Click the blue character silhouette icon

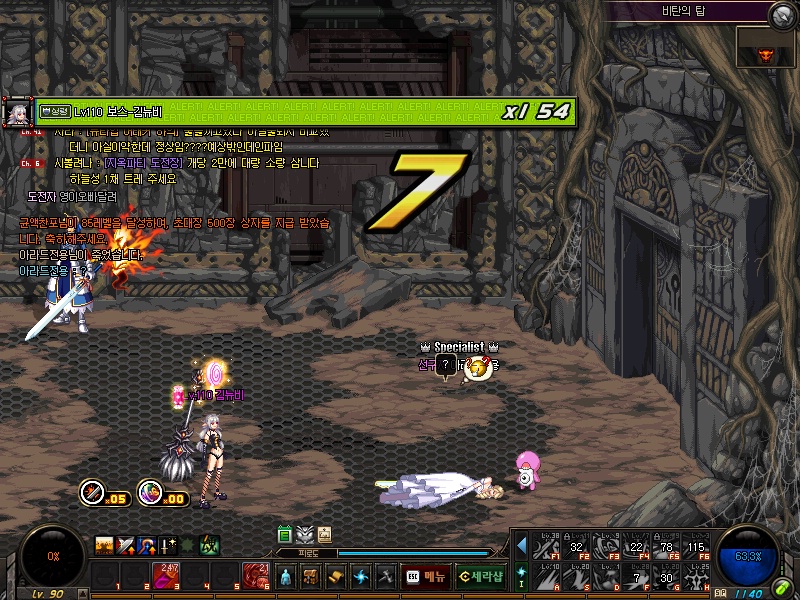(286, 576)
